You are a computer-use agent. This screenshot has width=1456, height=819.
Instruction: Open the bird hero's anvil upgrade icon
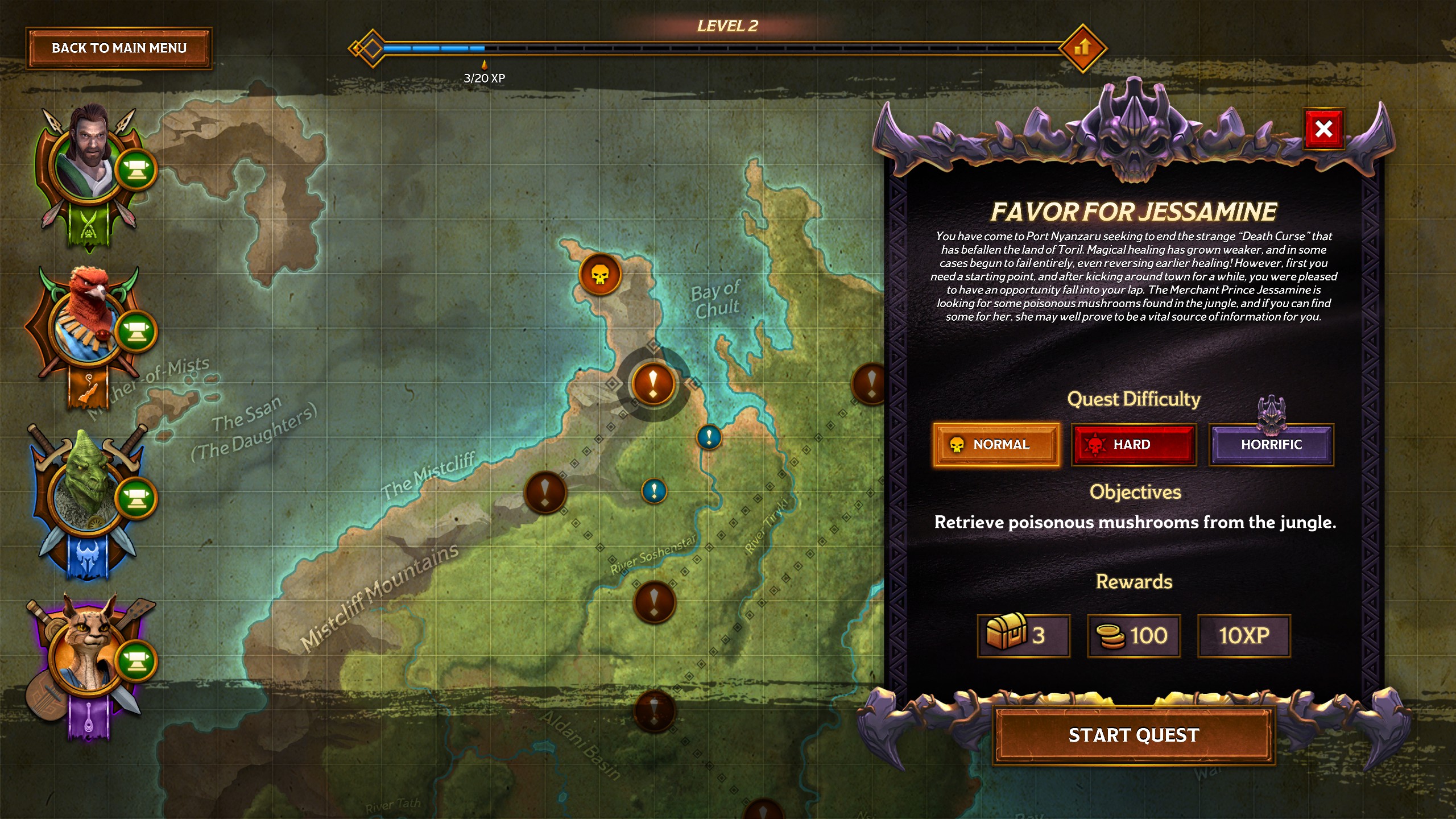coord(136,331)
